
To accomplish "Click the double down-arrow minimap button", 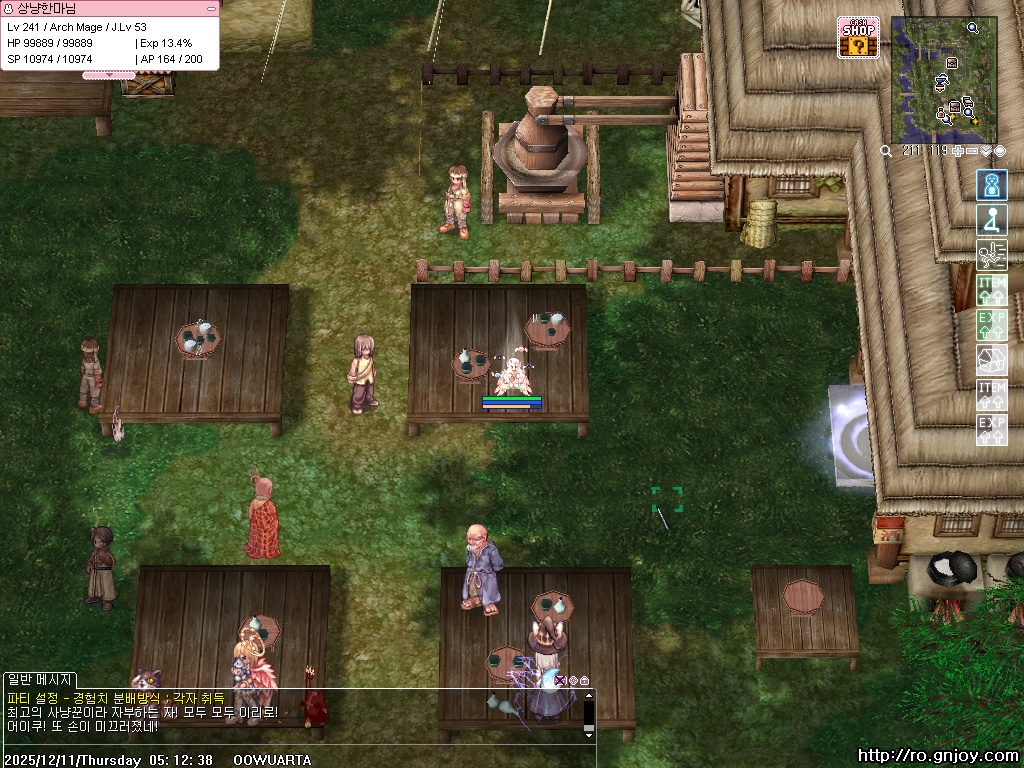I will (x=986, y=151).
